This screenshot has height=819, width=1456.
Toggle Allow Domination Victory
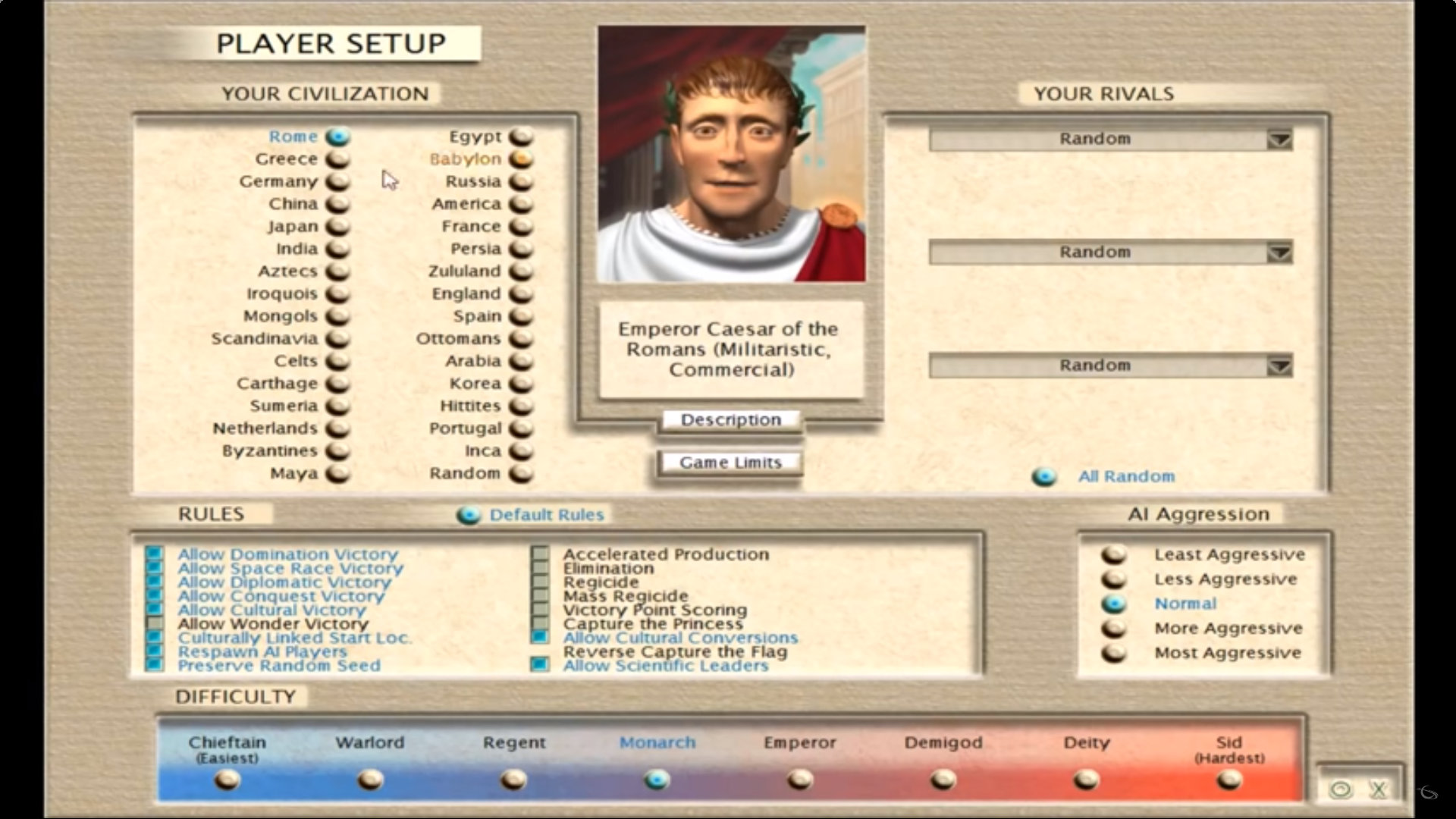pyautogui.click(x=155, y=554)
